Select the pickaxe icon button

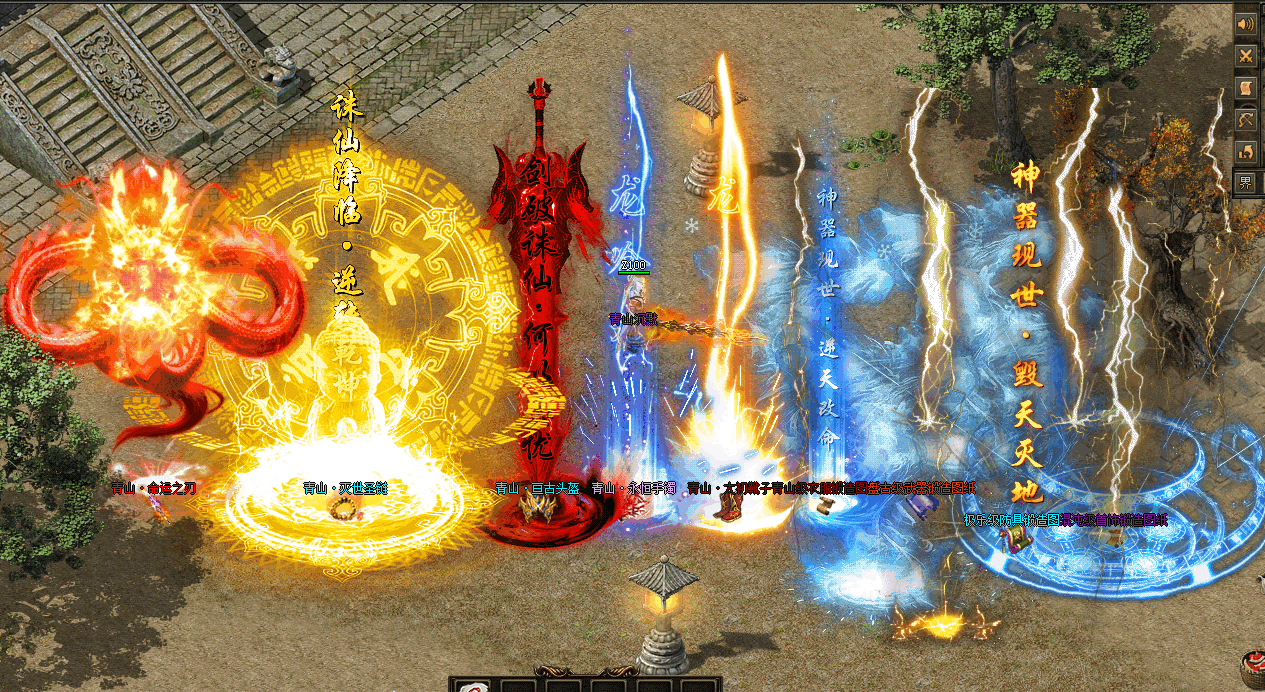[1246, 120]
